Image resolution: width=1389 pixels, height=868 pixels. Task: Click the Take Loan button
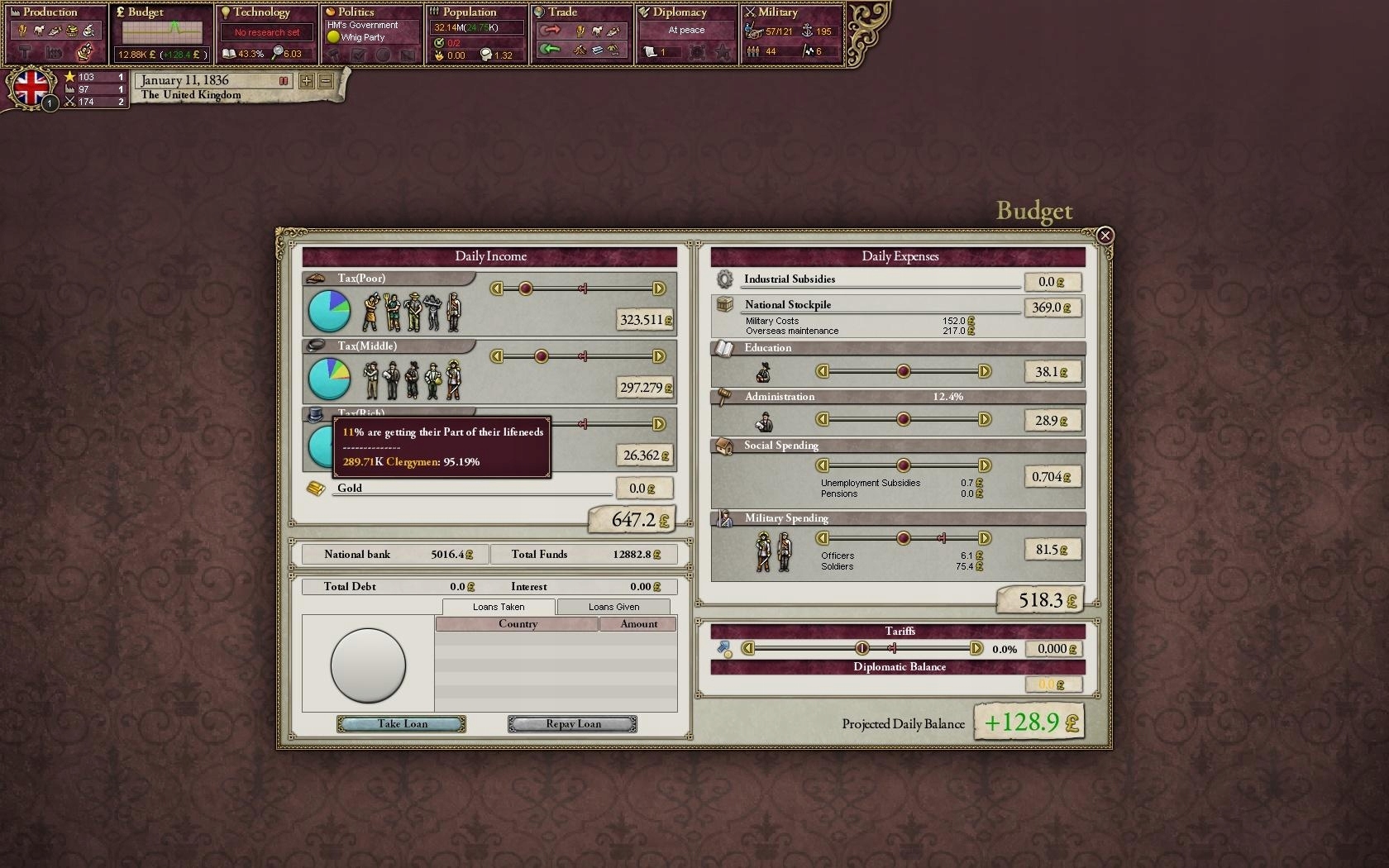(x=401, y=723)
